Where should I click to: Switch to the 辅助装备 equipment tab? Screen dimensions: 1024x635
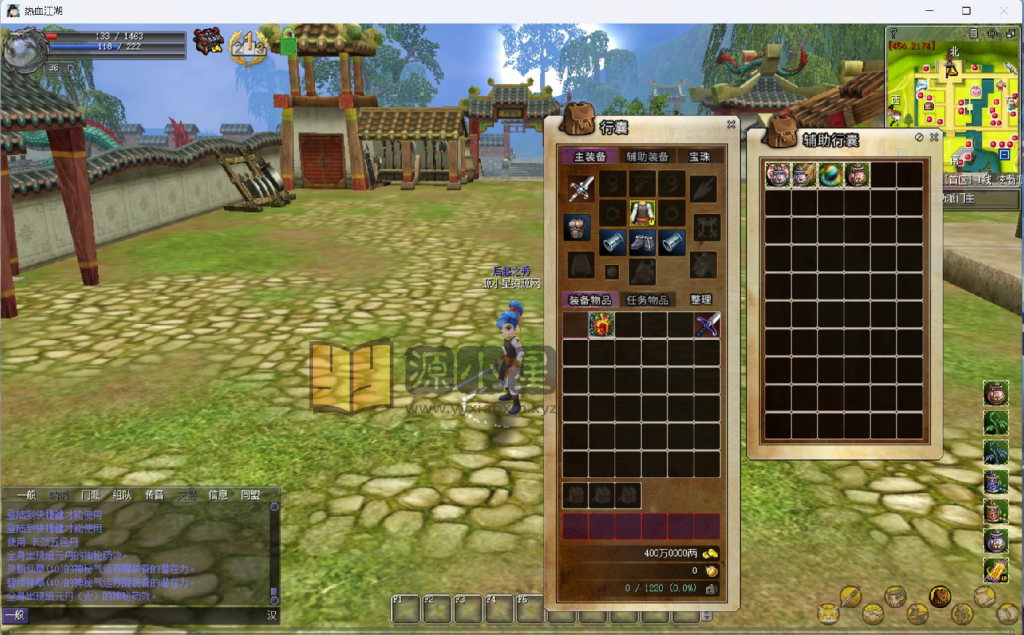pos(647,157)
